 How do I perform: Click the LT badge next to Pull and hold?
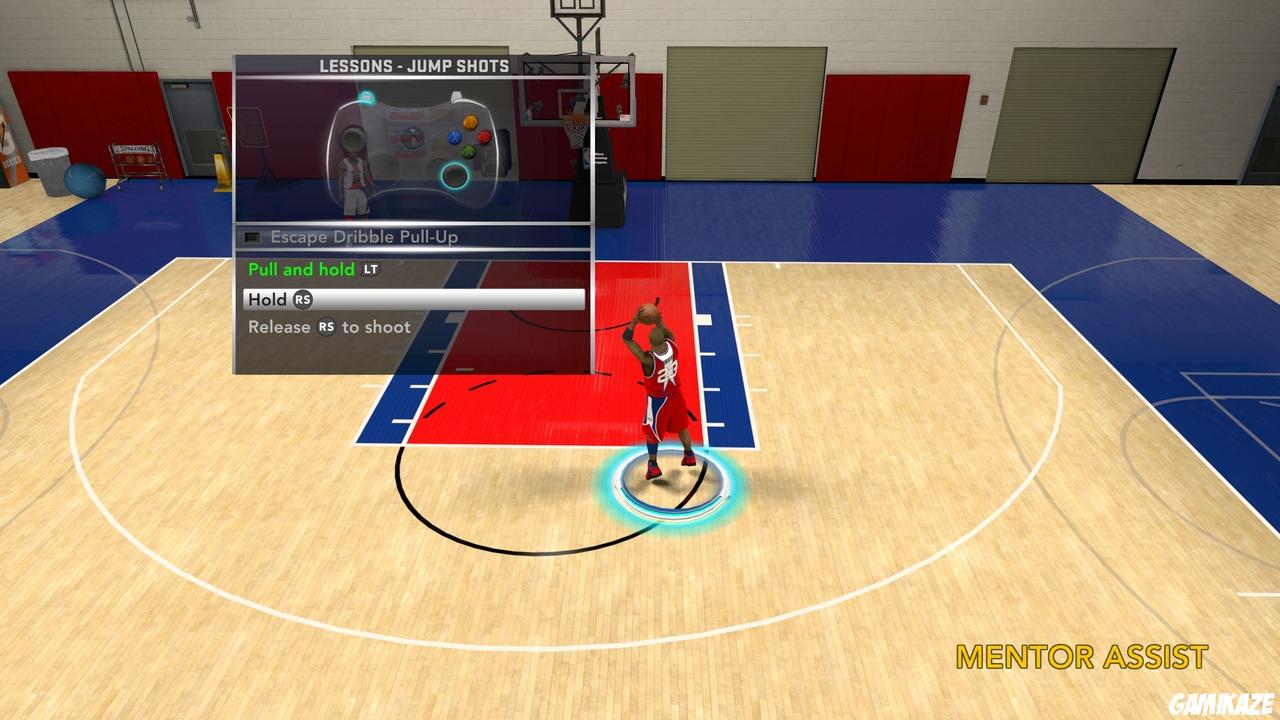[370, 269]
